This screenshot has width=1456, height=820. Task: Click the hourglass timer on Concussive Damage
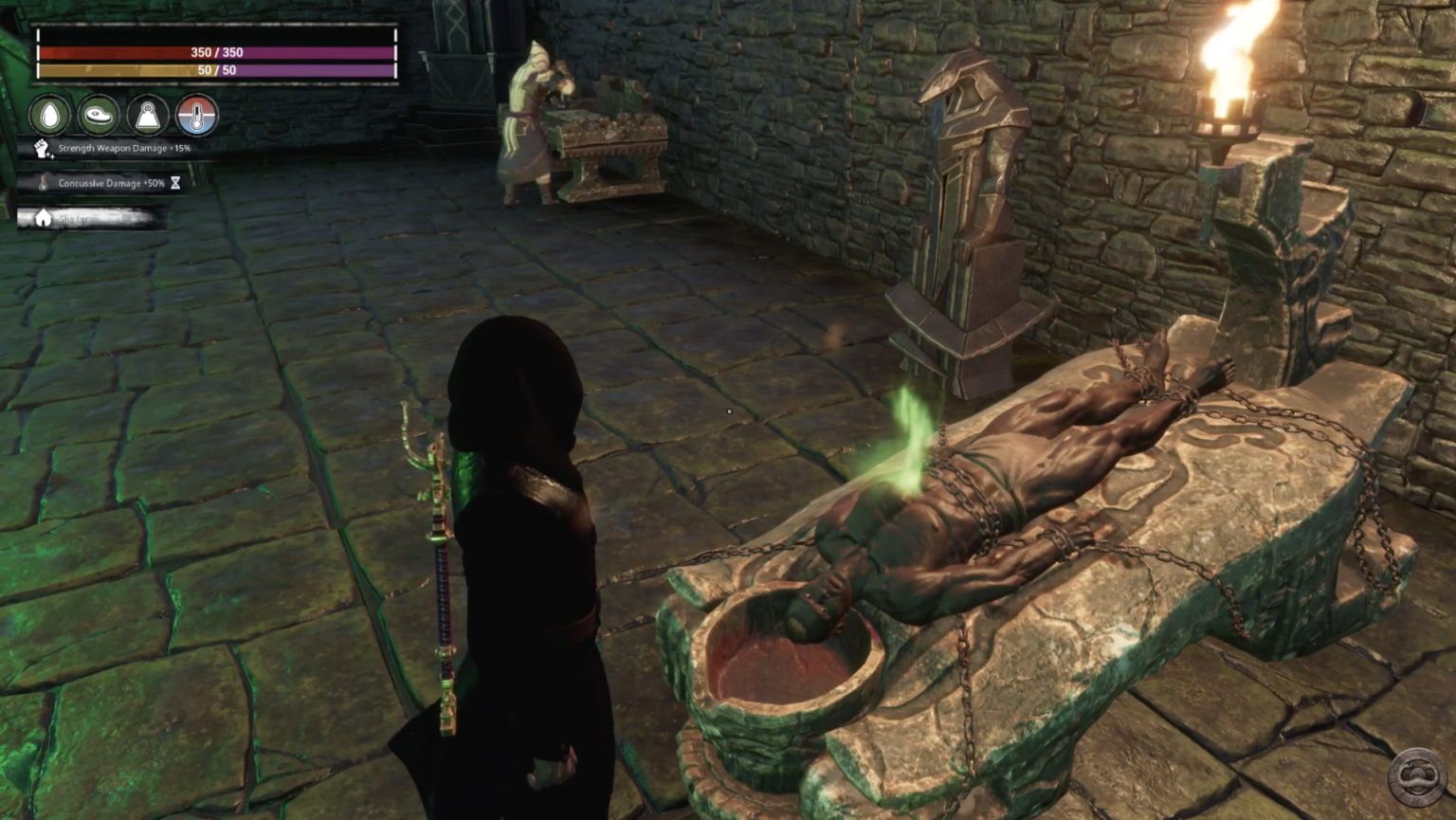pos(174,183)
